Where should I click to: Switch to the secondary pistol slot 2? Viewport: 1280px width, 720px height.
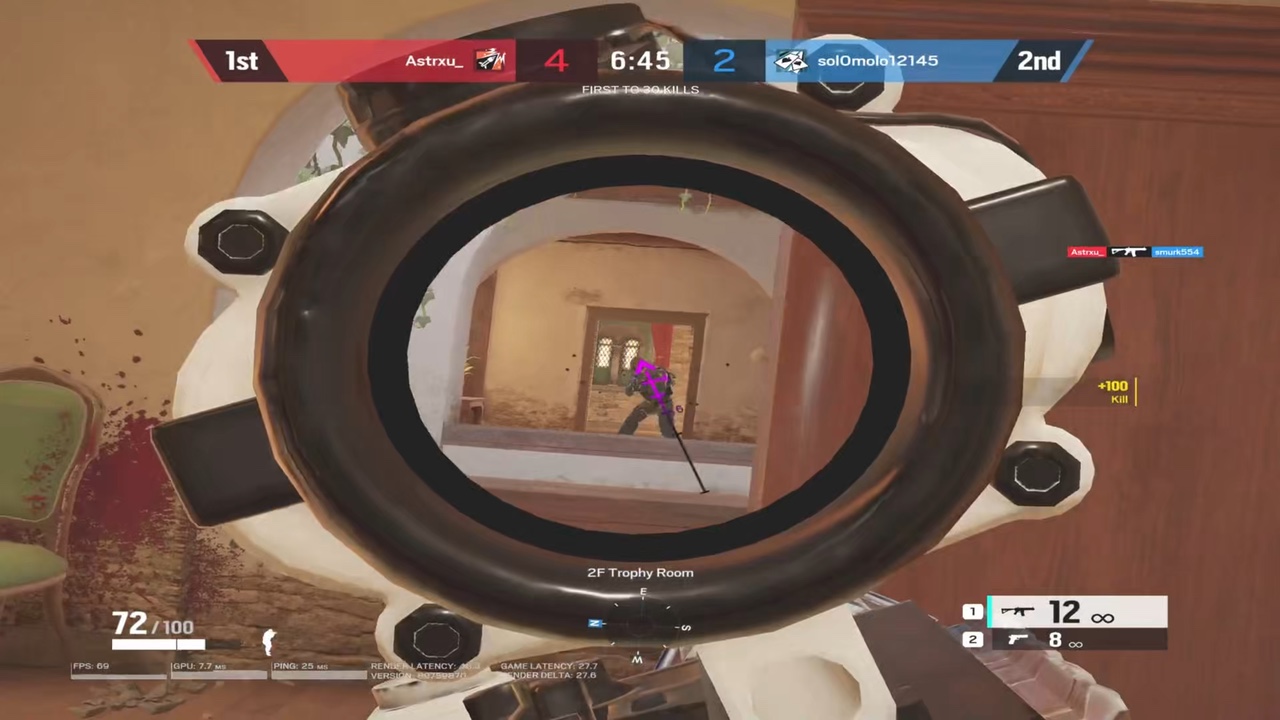point(1076,640)
